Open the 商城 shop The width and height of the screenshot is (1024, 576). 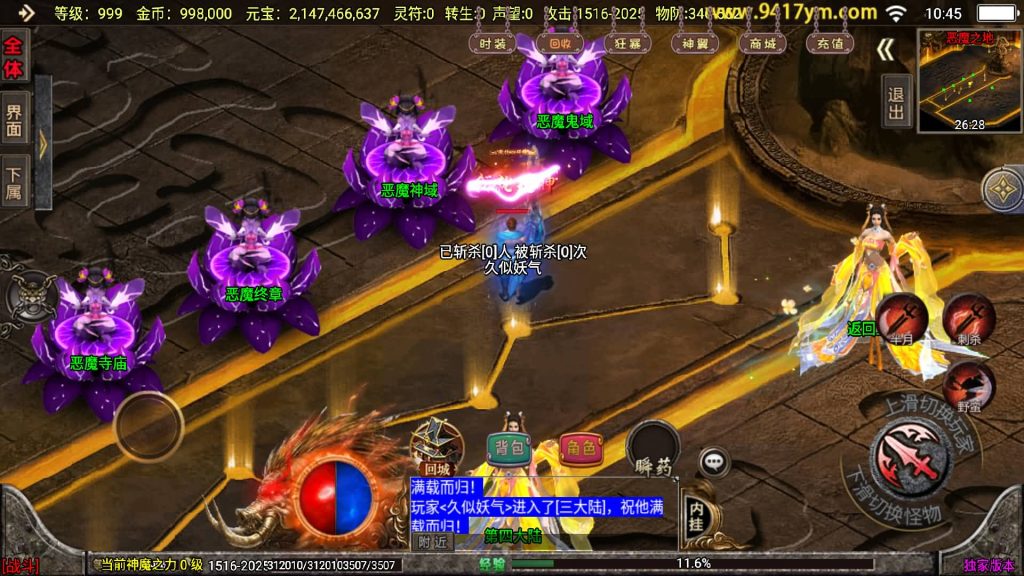click(762, 44)
